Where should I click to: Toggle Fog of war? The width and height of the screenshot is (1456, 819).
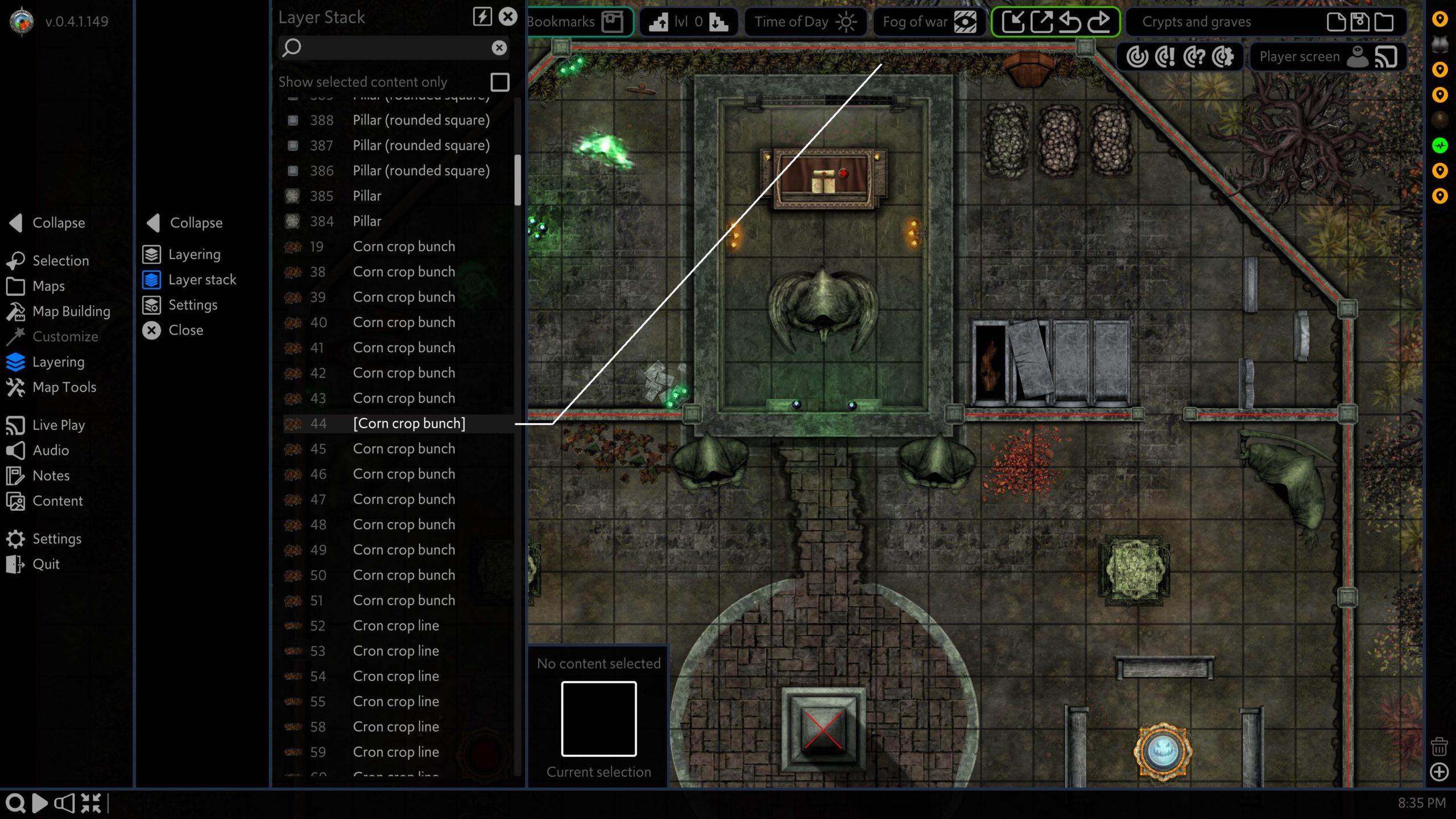tap(928, 22)
